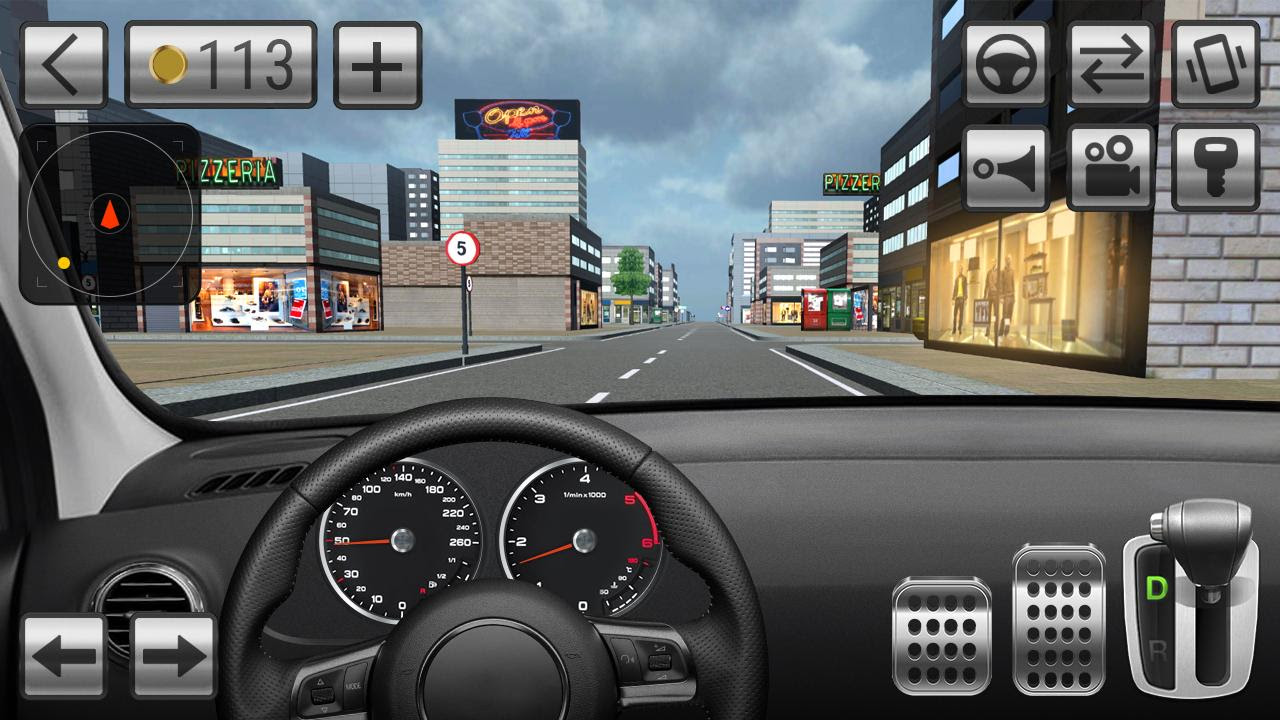
Task: Steer left with the left arrow
Action: pos(64,656)
